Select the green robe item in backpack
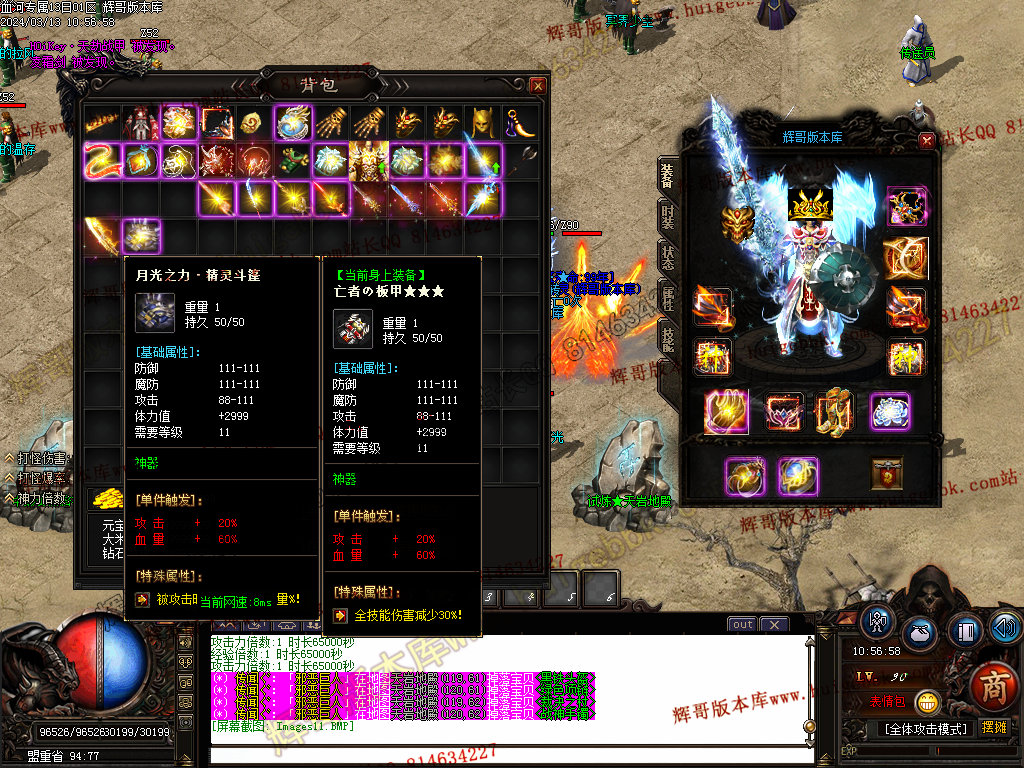Viewport: 1024px width, 768px height. 290,160
